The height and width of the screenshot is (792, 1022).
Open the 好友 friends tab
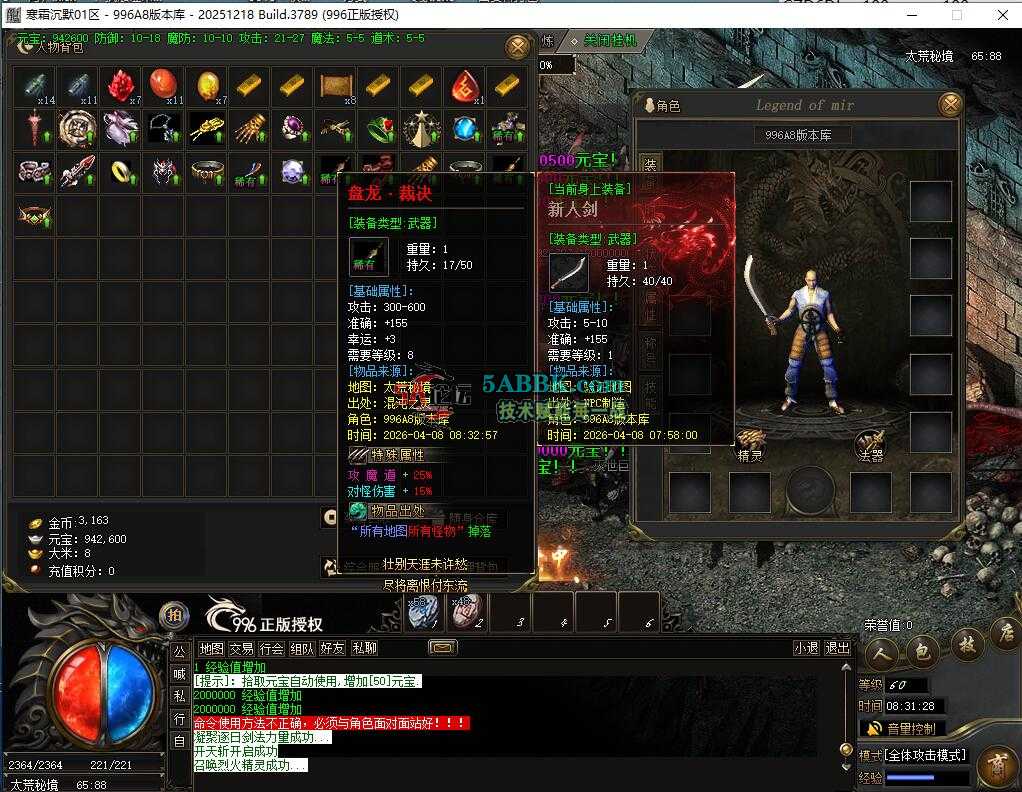coord(332,648)
